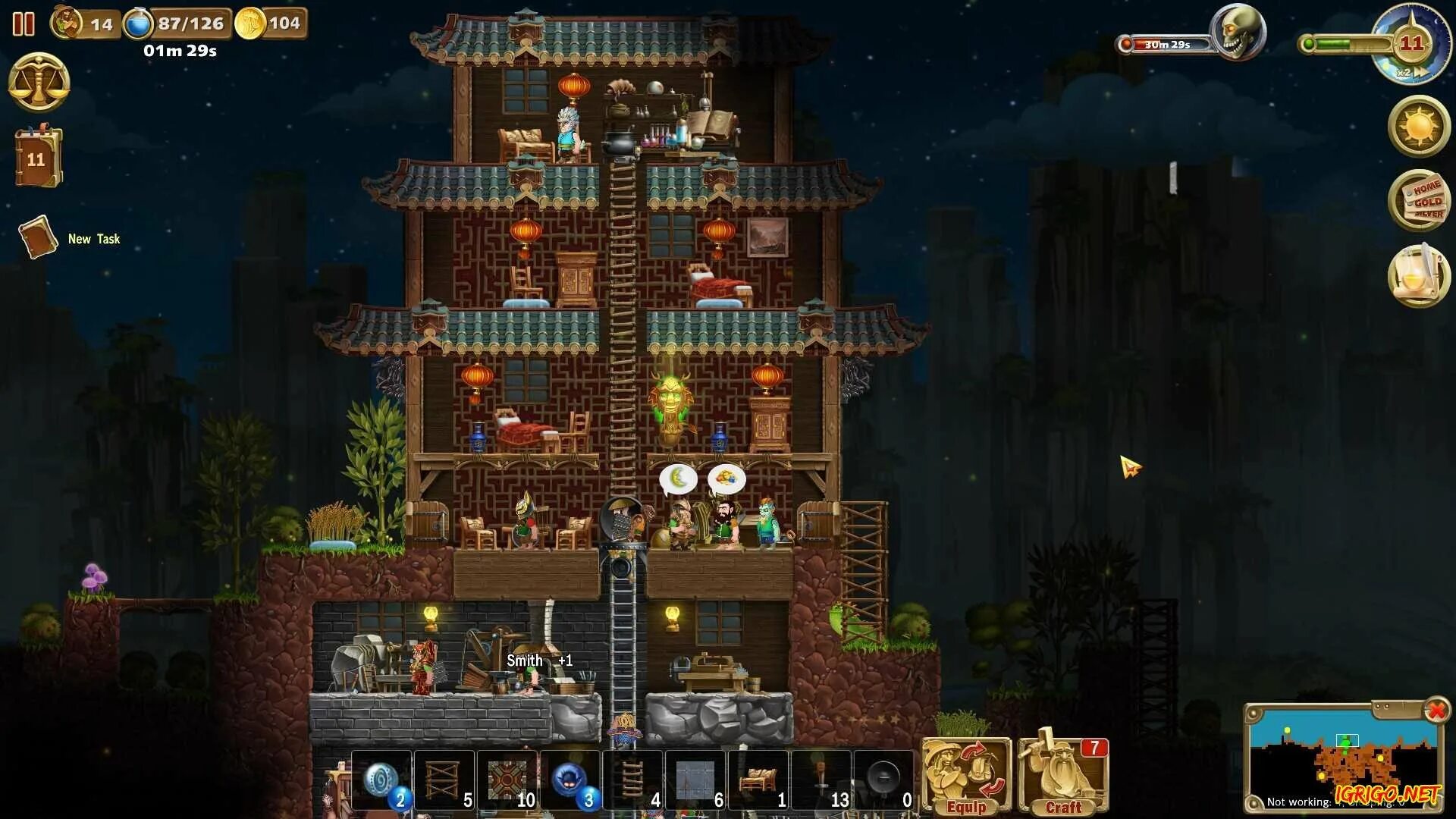
Task: Pick the ladder slot in the hotbar
Action: pyautogui.click(x=633, y=780)
